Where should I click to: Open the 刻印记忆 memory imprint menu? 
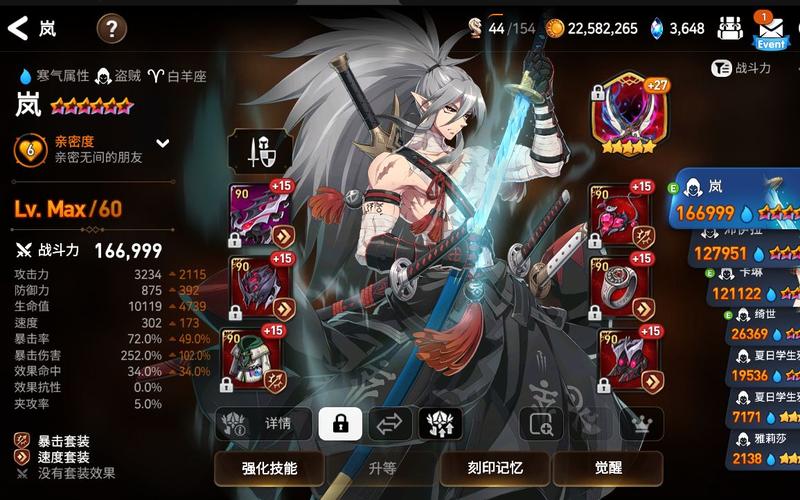(x=495, y=467)
